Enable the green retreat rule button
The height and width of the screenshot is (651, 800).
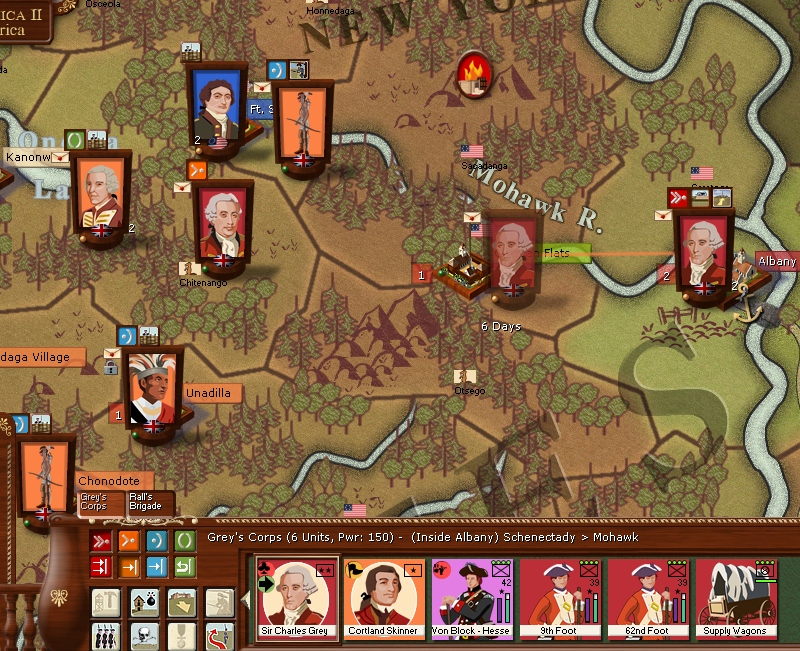click(x=186, y=568)
